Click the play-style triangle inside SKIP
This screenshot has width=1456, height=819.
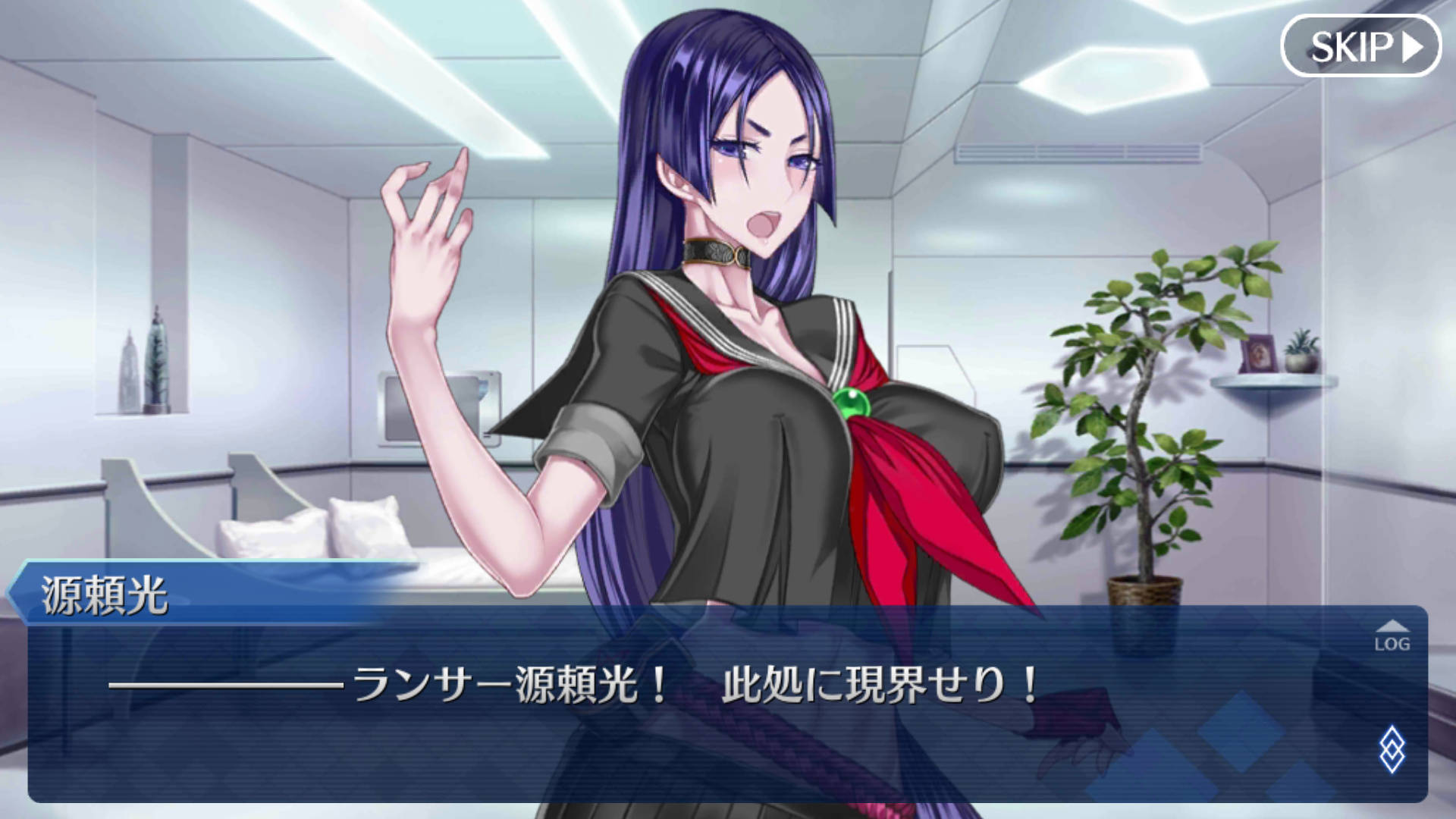pos(1410,47)
